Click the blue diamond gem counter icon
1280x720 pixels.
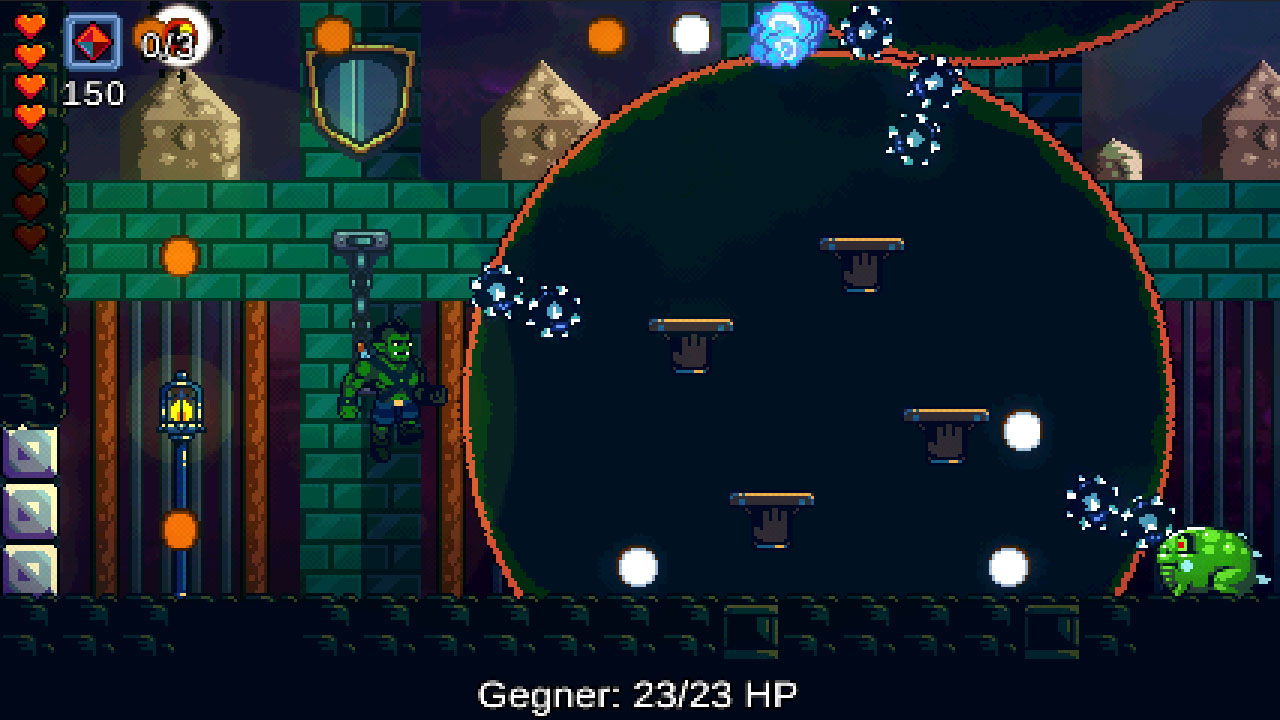pos(91,42)
